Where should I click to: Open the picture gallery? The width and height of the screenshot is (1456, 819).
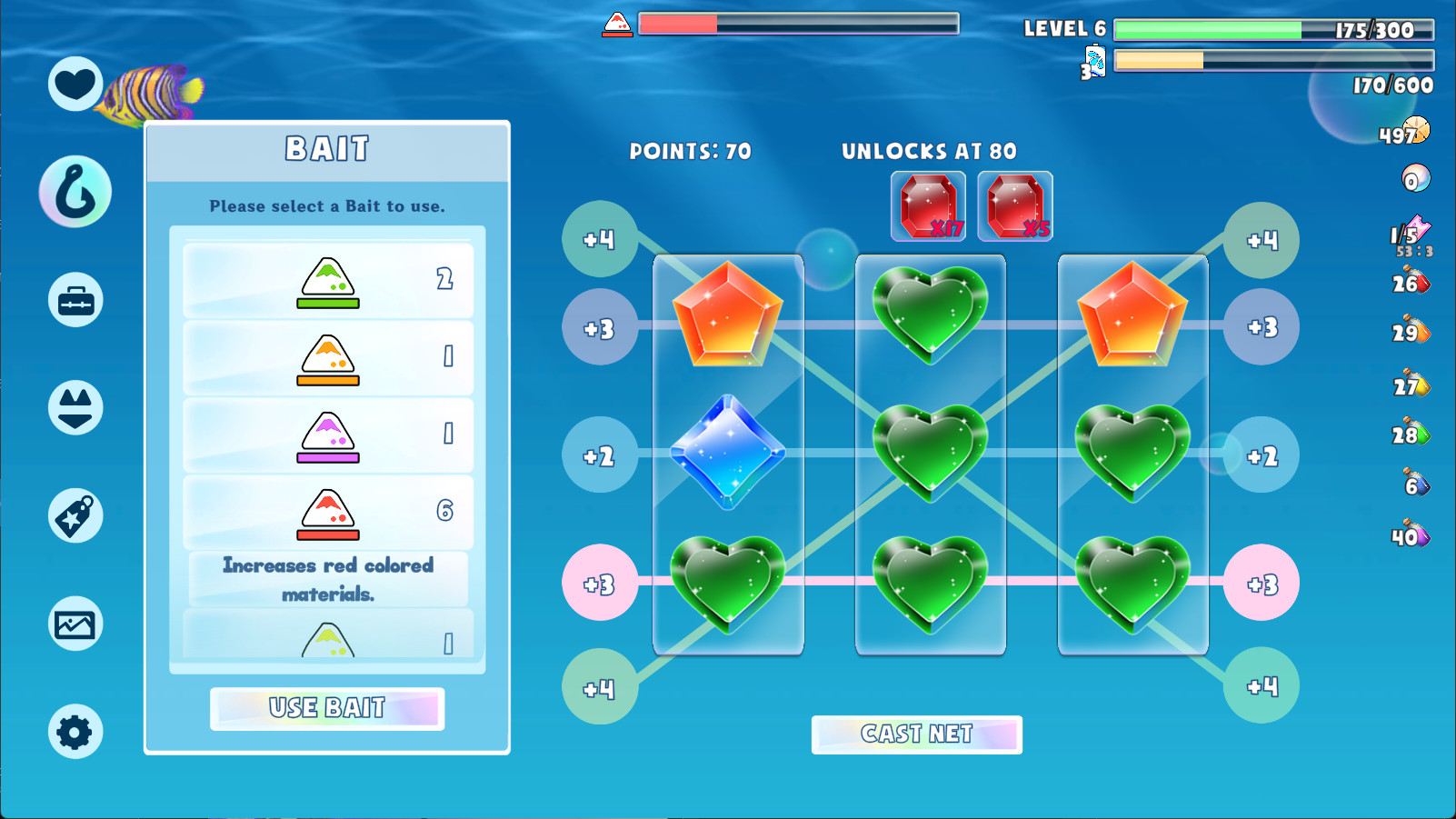tap(75, 623)
